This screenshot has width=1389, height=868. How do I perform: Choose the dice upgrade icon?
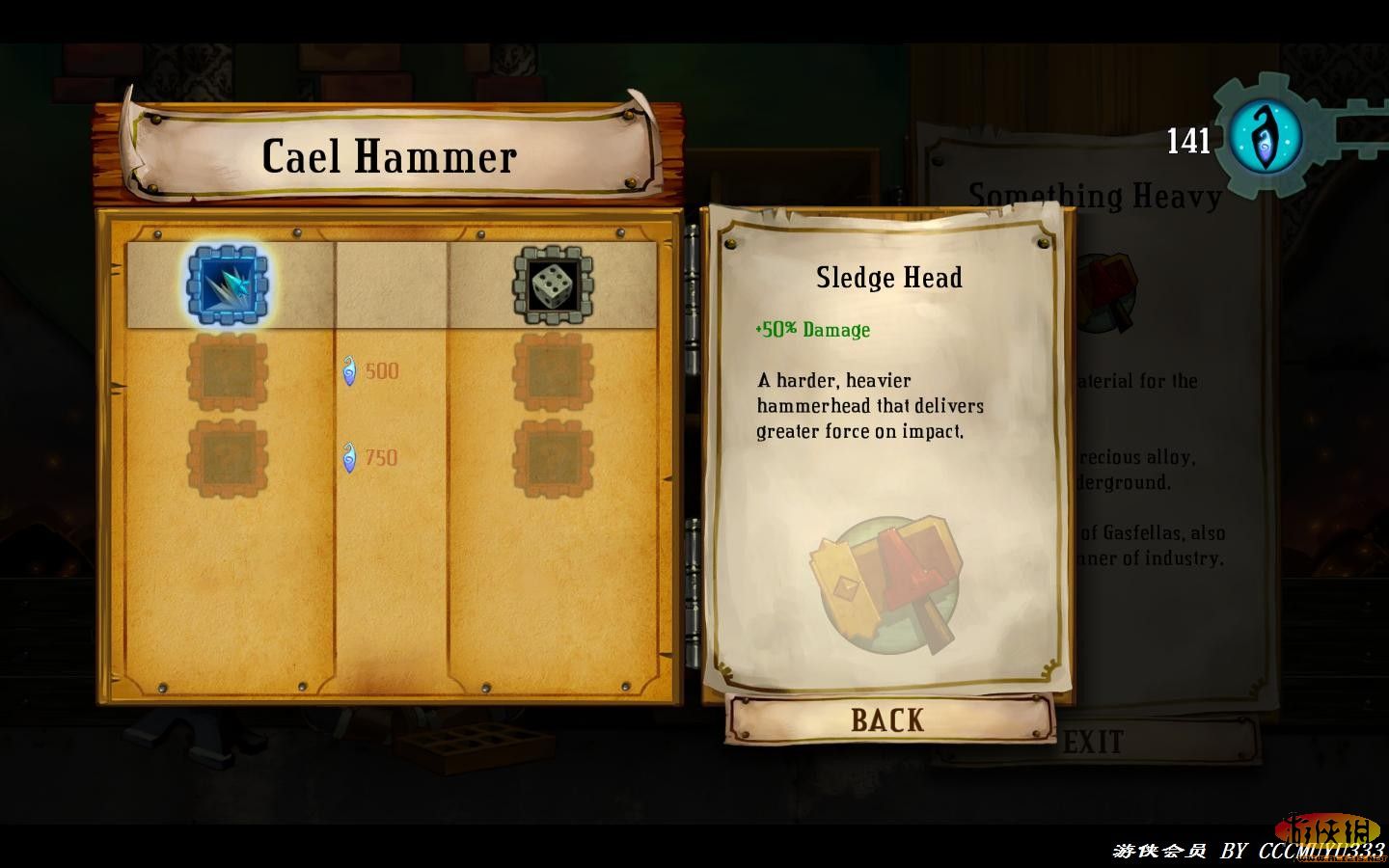(x=553, y=285)
